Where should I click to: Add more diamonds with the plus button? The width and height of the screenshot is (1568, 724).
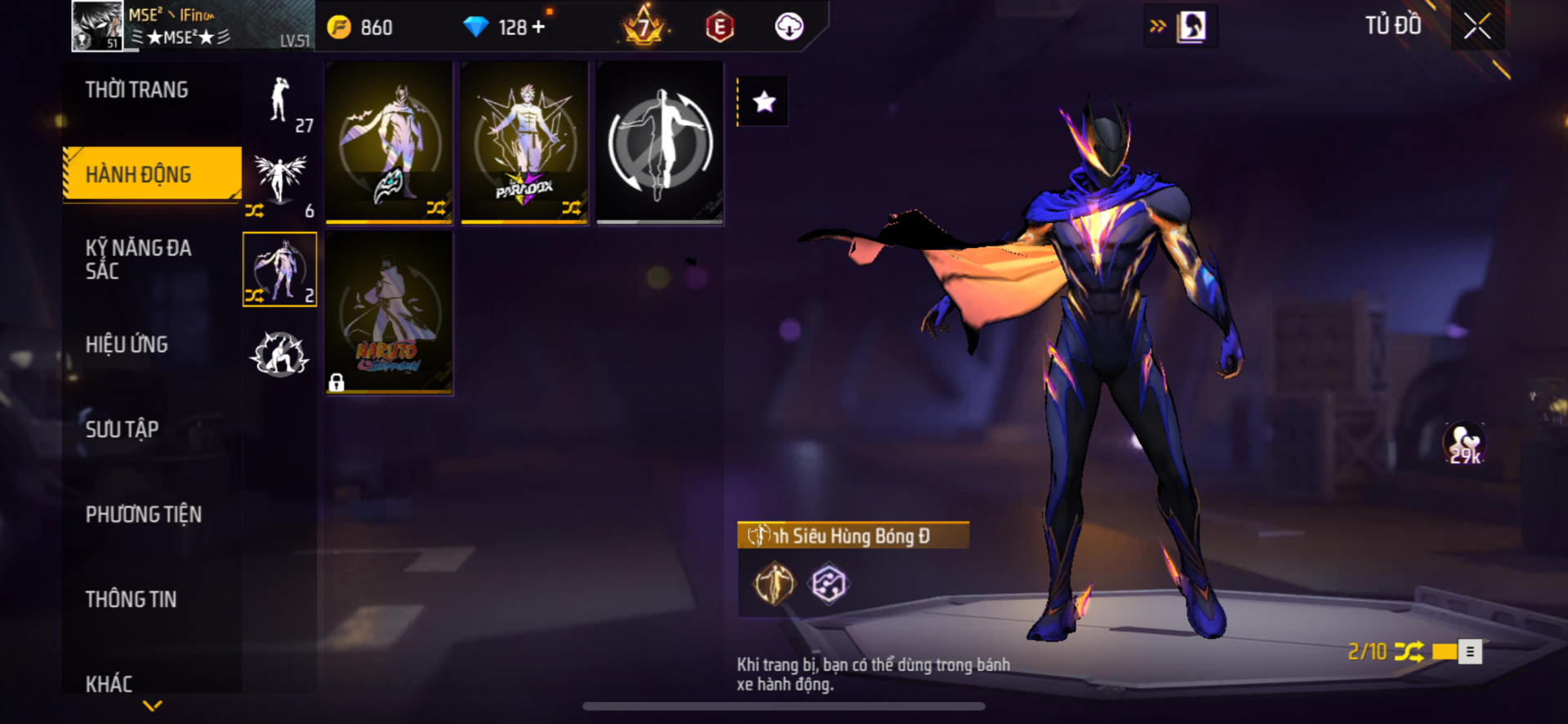click(x=539, y=27)
